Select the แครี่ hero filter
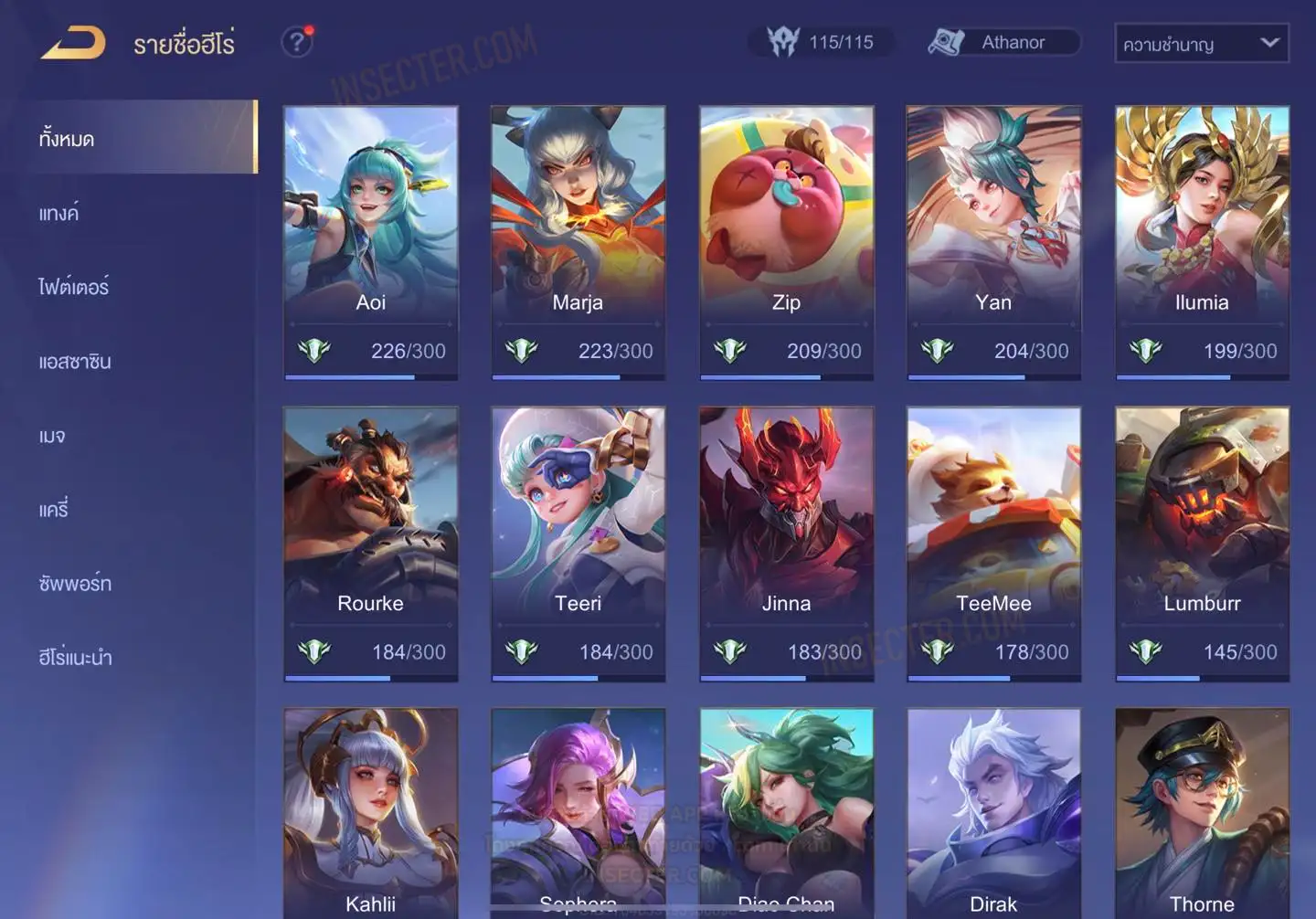1316x919 pixels. click(x=54, y=510)
